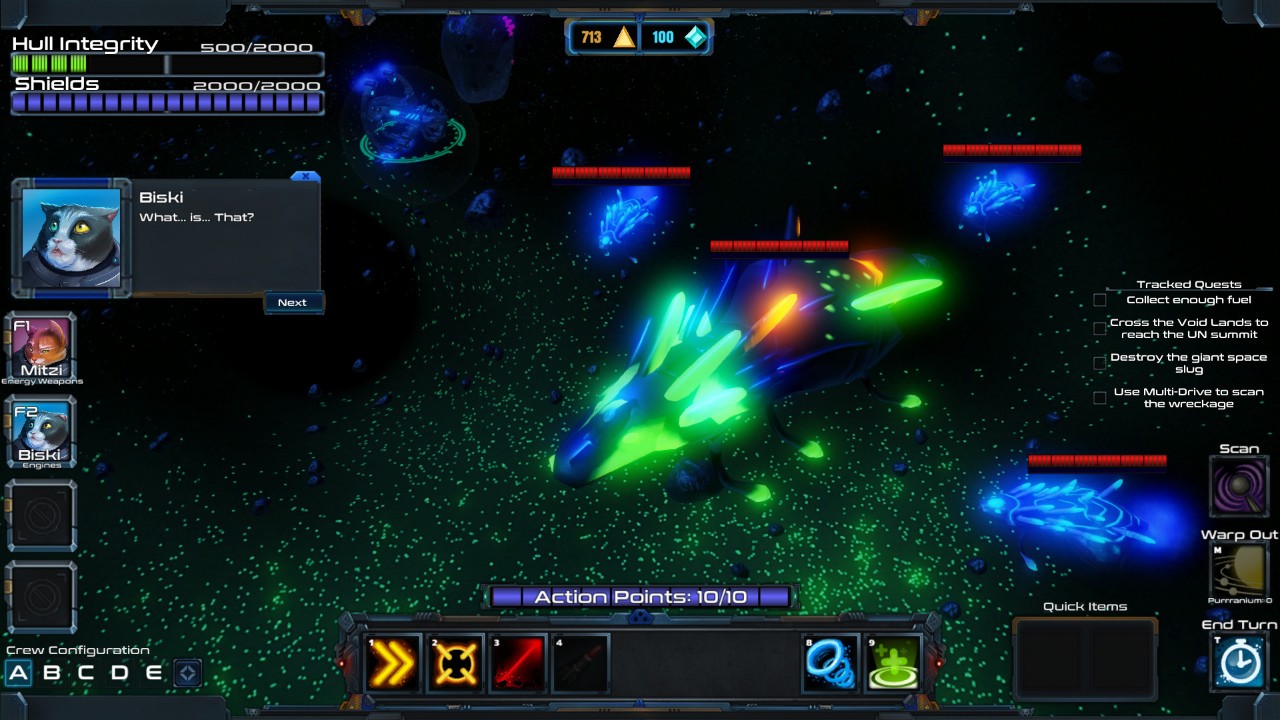
Task: Open the Scan action
Action: tap(1238, 486)
